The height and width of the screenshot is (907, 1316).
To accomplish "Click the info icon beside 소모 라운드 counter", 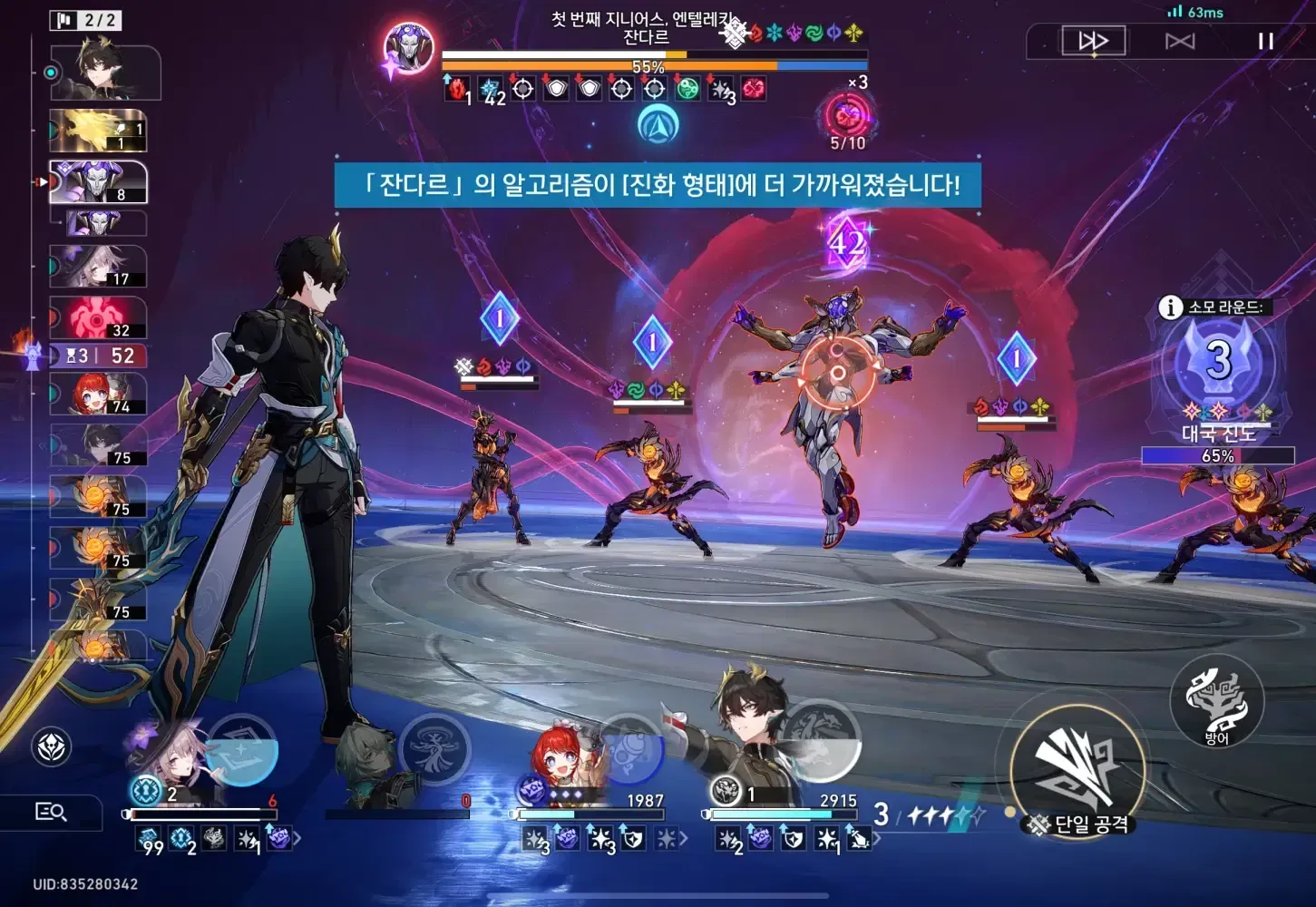I will [x=1169, y=308].
